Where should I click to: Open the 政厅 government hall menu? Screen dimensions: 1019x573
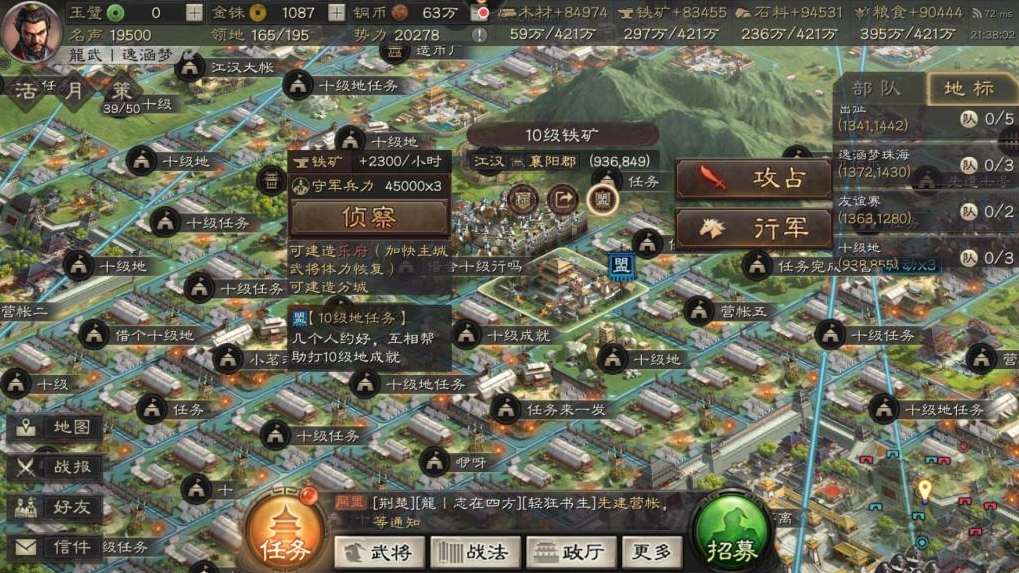[x=570, y=551]
